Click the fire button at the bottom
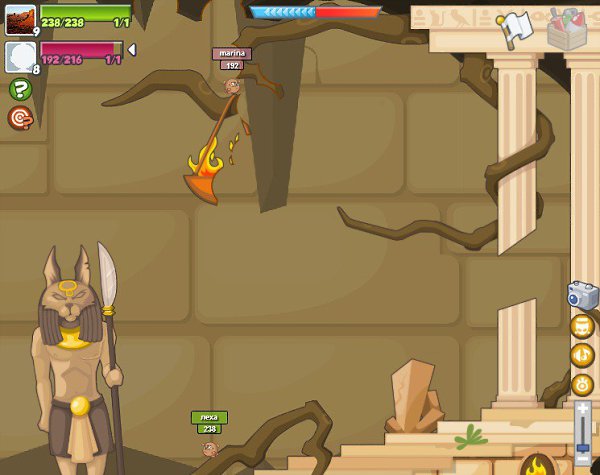600x475 pixels. coord(537,465)
